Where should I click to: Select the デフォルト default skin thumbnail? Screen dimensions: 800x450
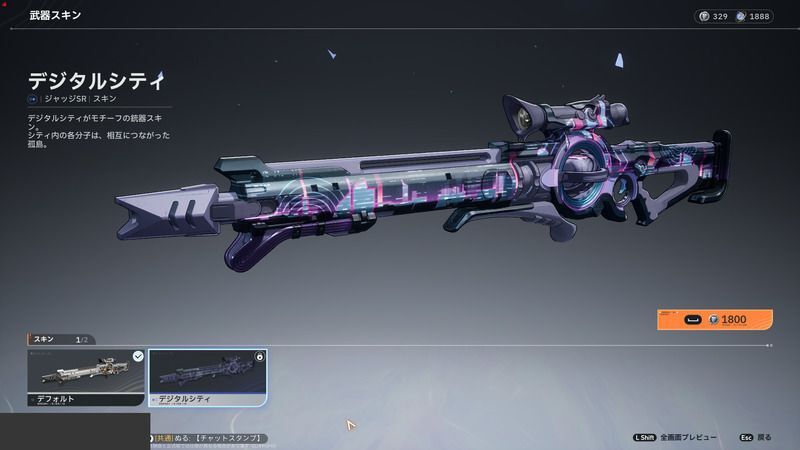click(x=86, y=376)
